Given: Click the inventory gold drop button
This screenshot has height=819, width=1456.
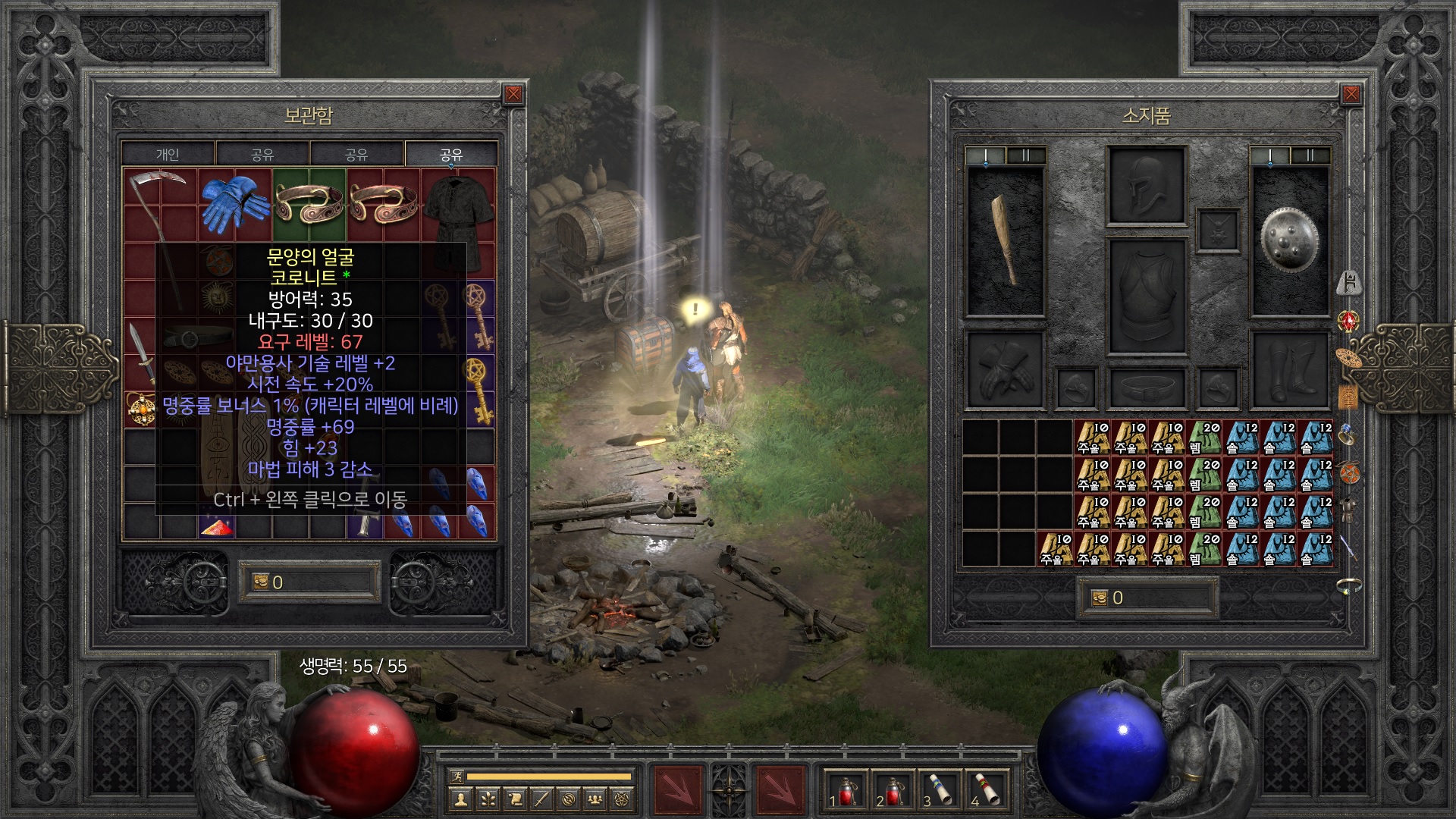Looking at the screenshot, I should 1100,598.
